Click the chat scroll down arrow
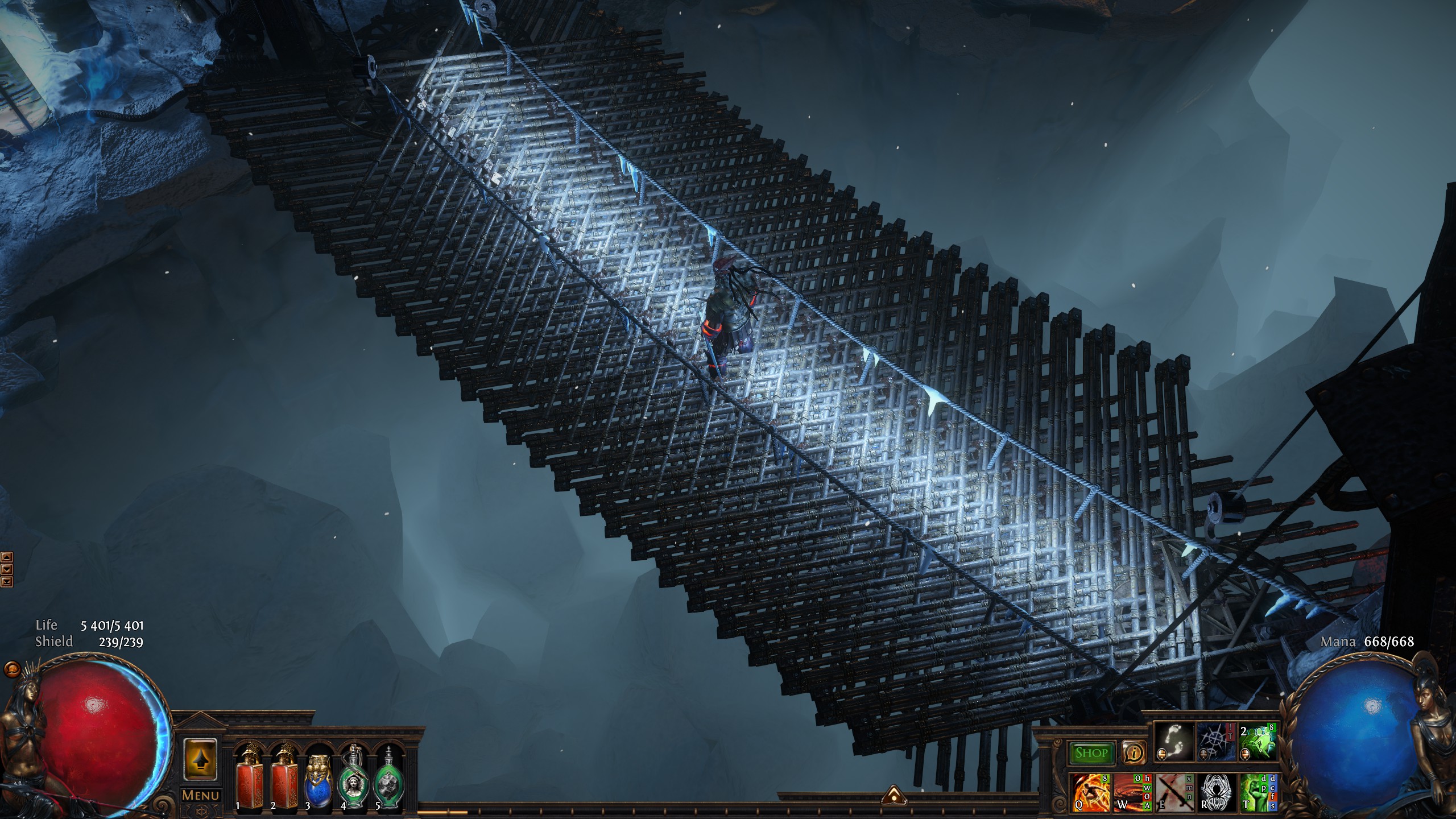This screenshot has width=1456, height=819. point(7,569)
